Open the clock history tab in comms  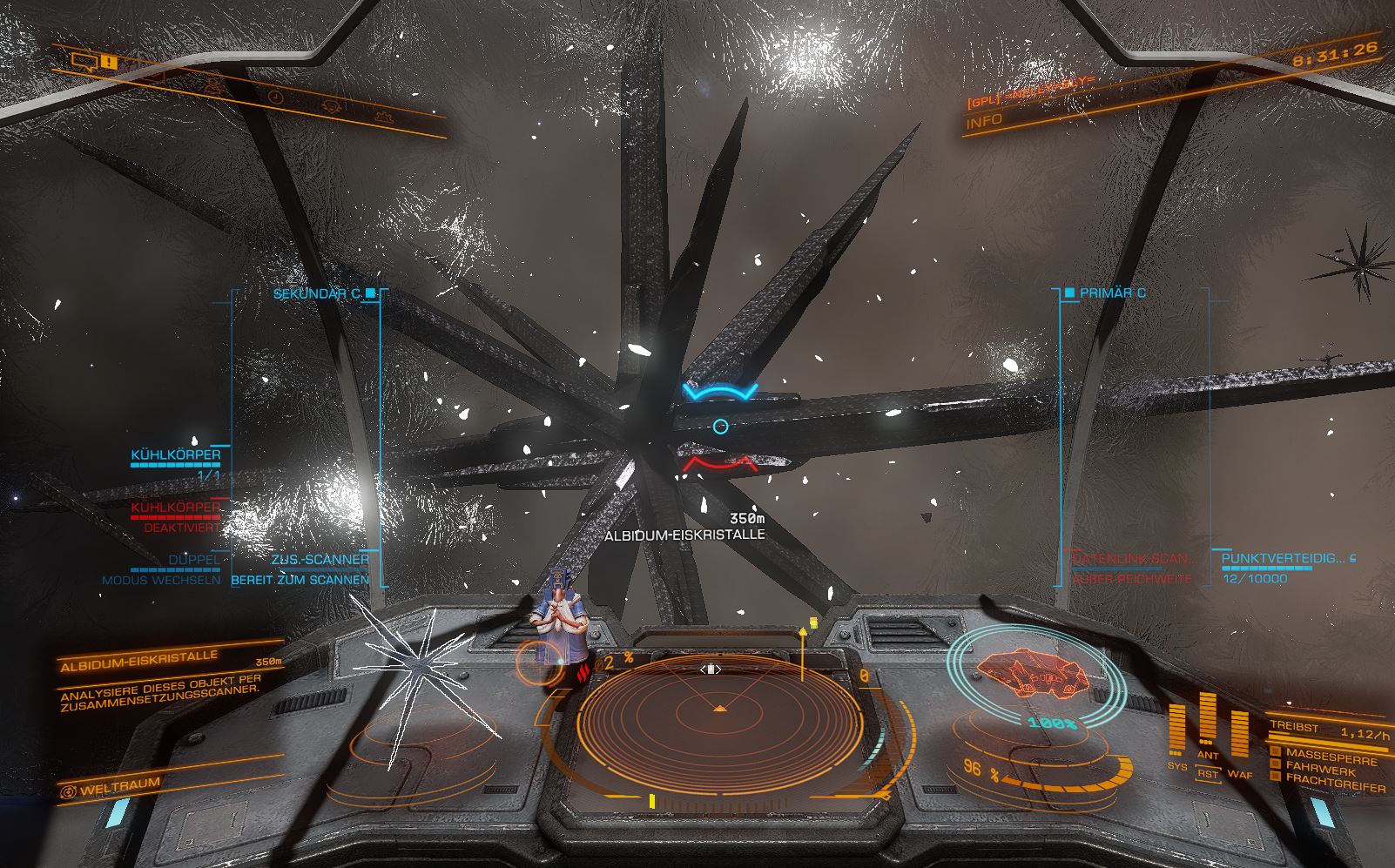[x=274, y=97]
